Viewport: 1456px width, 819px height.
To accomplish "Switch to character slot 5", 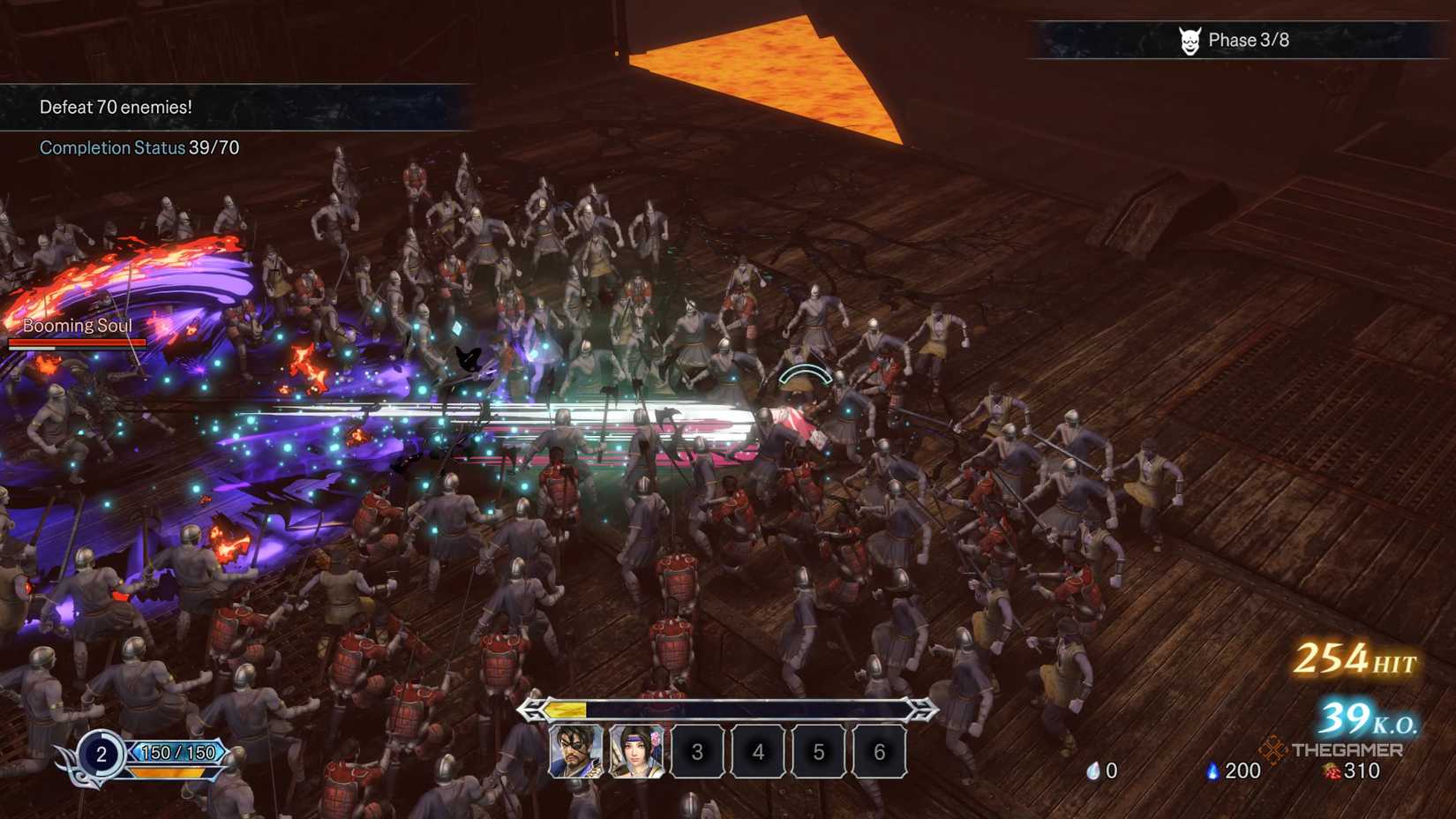I will tap(818, 752).
